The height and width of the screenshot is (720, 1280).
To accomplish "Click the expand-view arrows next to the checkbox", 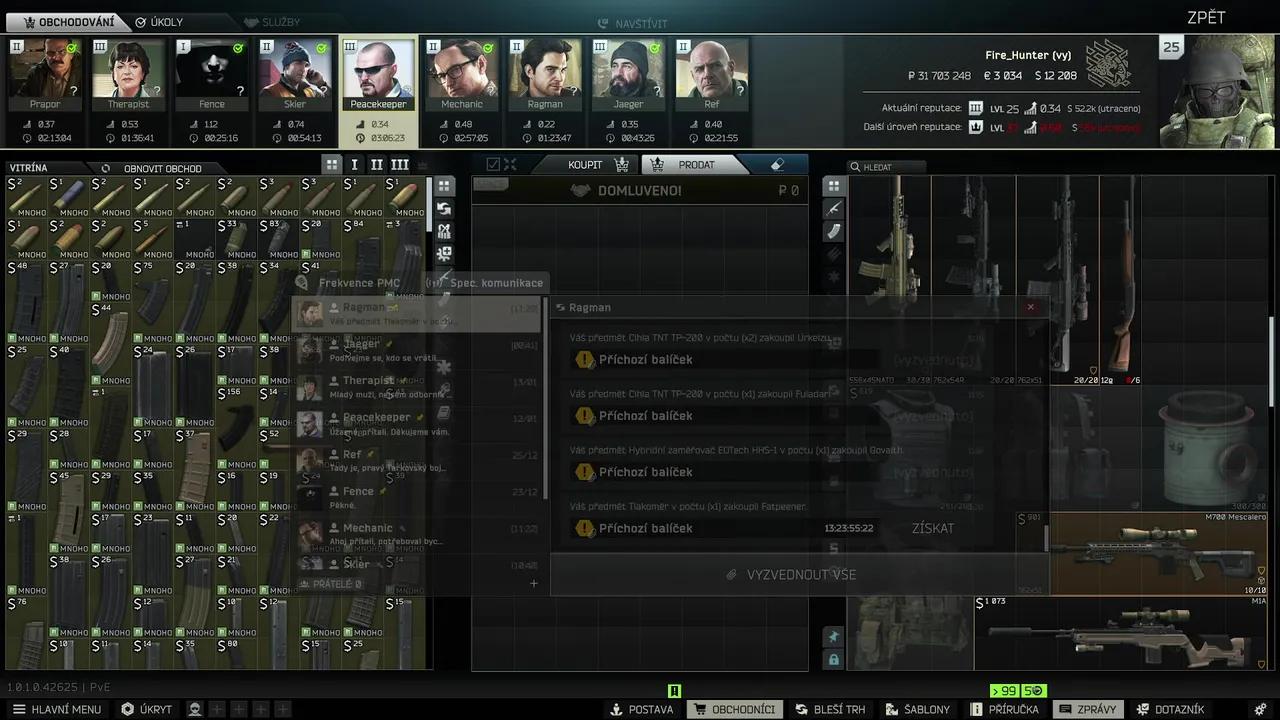I will tap(509, 164).
